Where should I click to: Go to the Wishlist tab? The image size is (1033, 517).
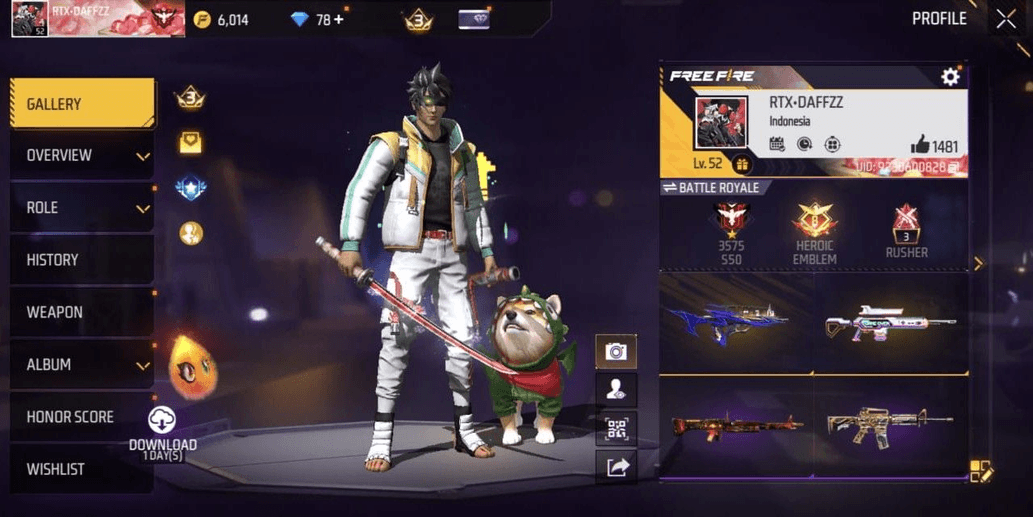(x=82, y=469)
